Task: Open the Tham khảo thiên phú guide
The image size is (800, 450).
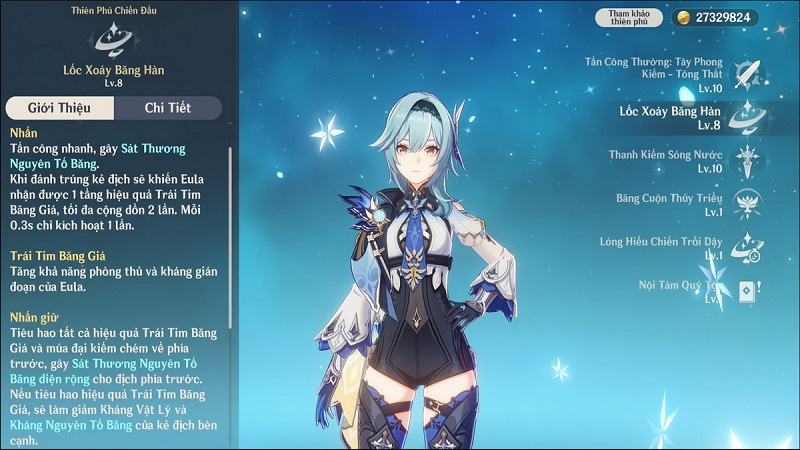Action: [630, 17]
